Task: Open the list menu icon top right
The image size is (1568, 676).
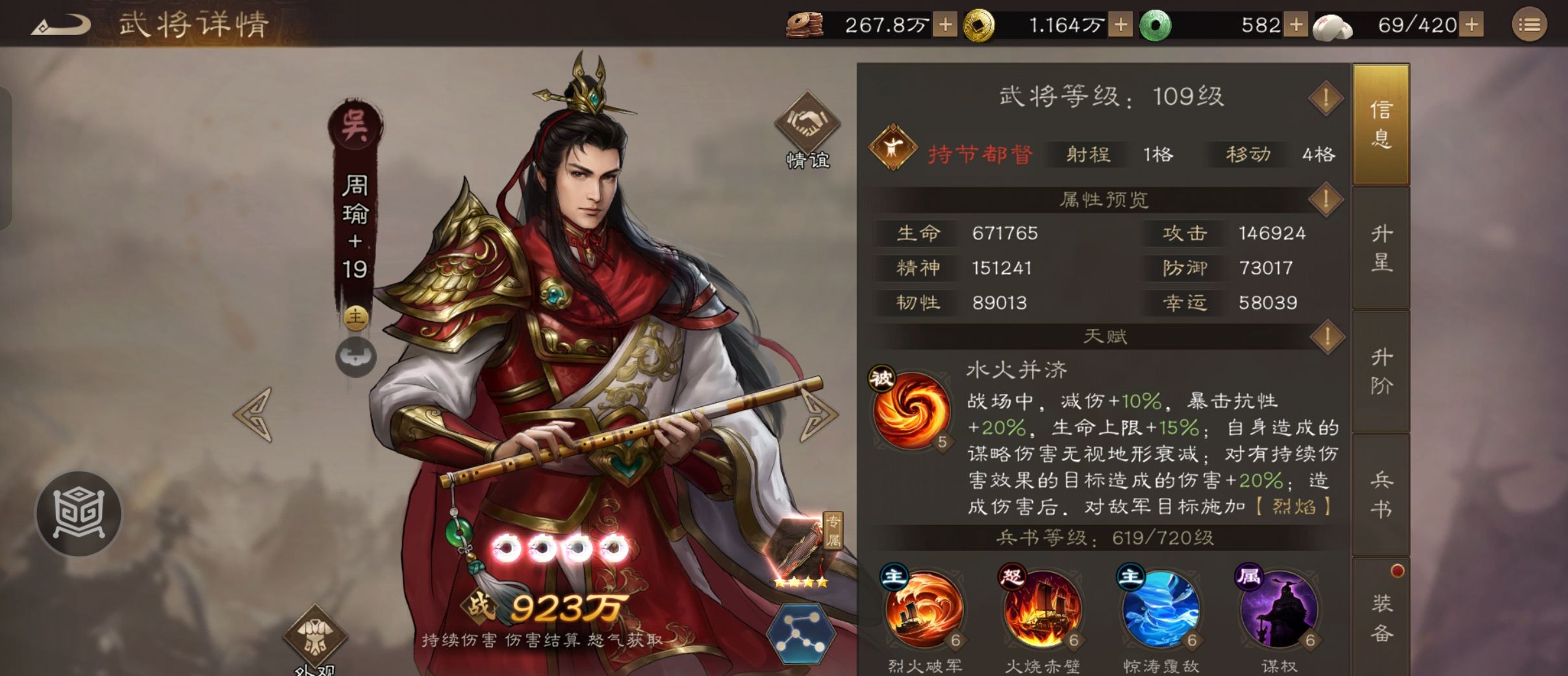Action: 1530,25
